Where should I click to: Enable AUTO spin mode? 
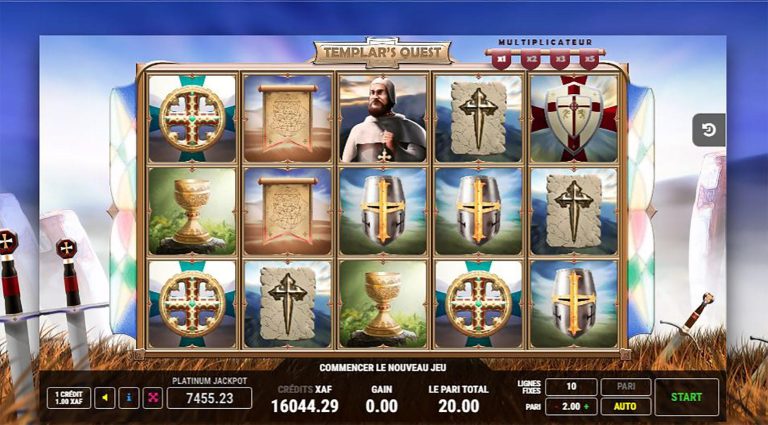[x=625, y=407]
